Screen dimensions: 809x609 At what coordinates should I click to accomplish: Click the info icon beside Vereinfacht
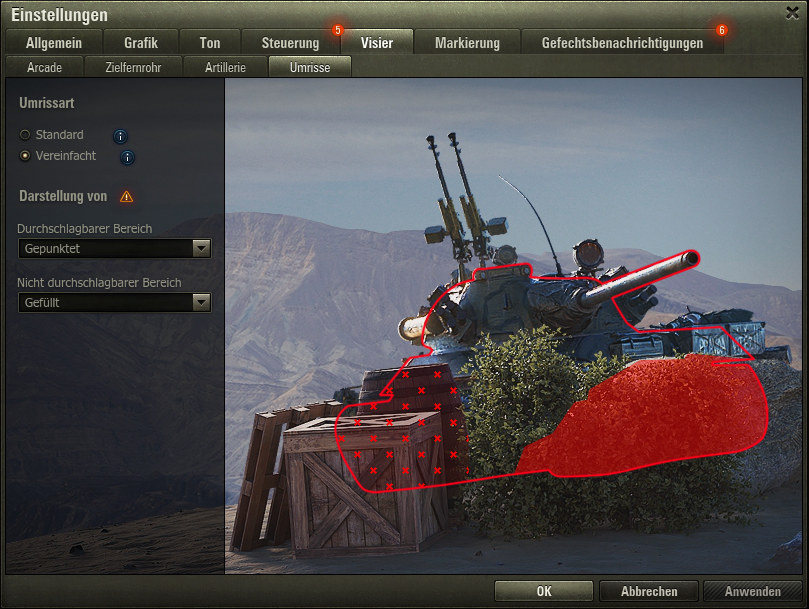(x=127, y=157)
